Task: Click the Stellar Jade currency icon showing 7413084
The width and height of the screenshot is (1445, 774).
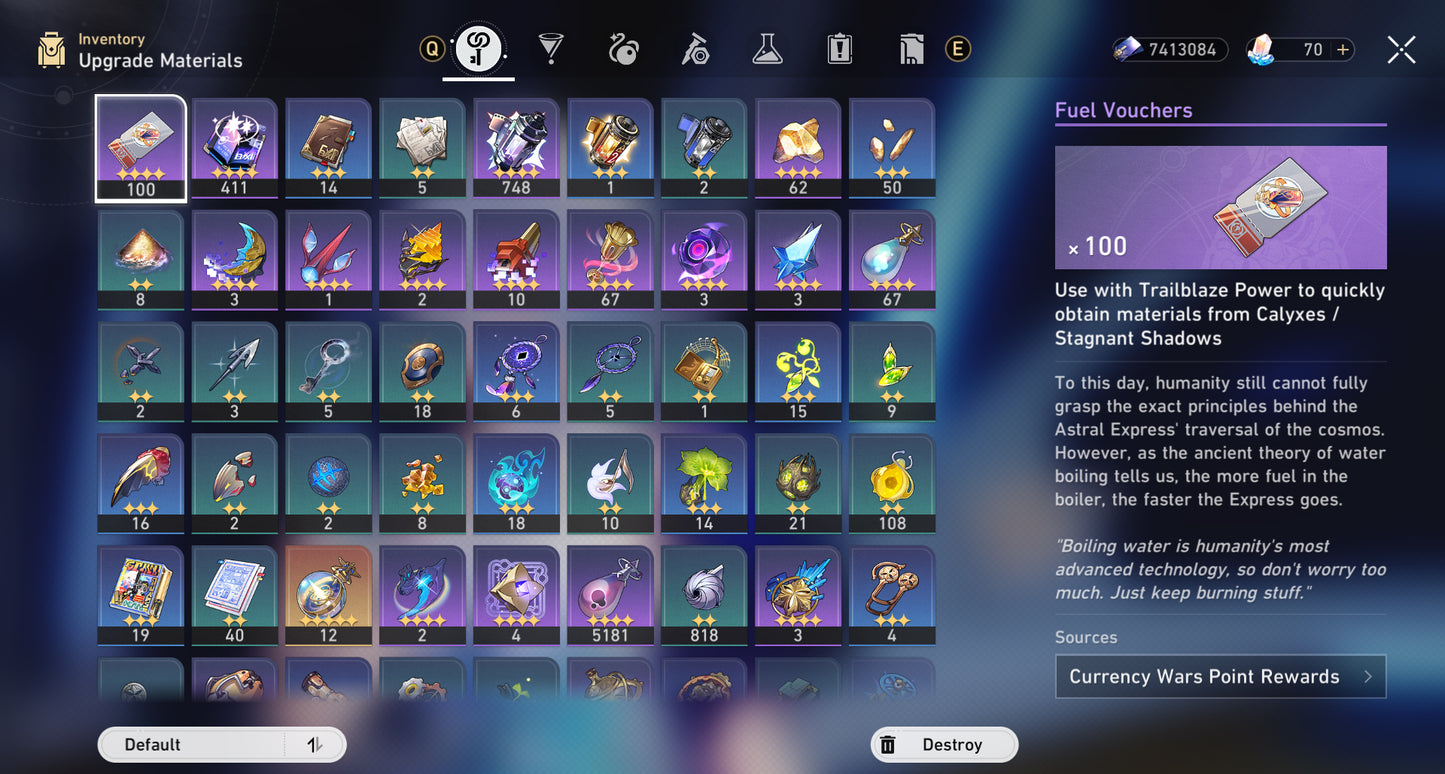Action: pos(1122,49)
